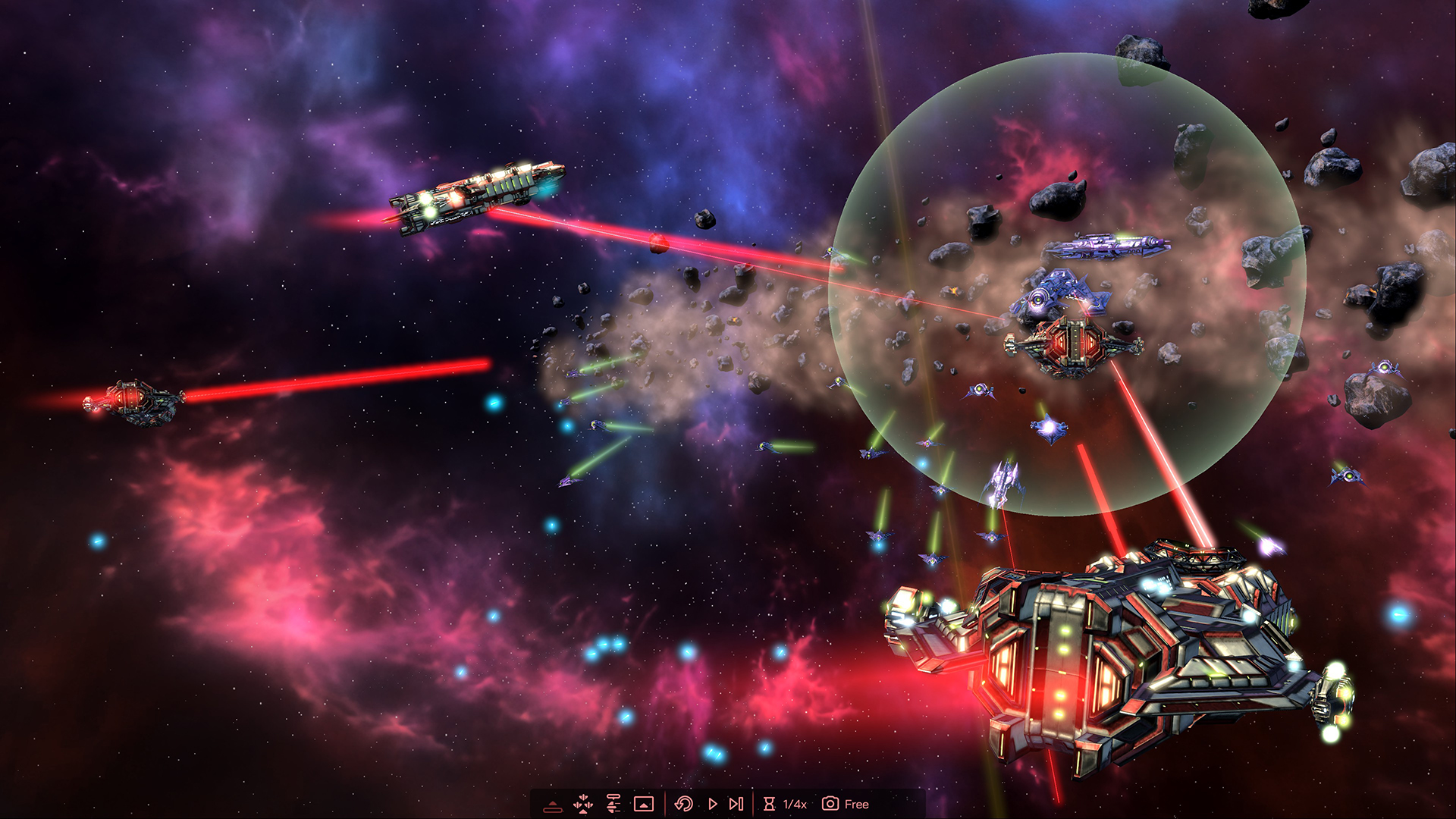This screenshot has width=1456, height=819.
Task: Restart the battle replay
Action: click(683, 804)
